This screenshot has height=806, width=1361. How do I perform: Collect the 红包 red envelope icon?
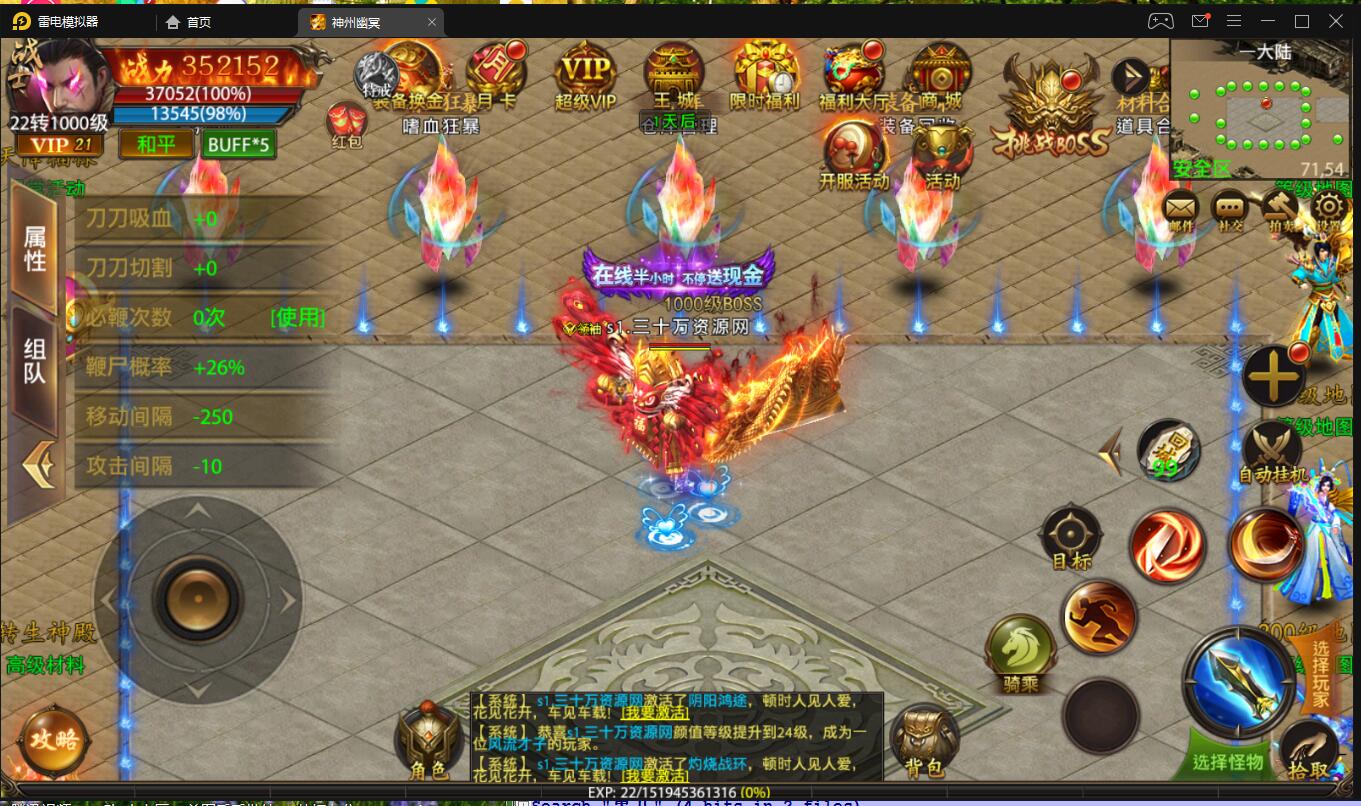coord(346,123)
